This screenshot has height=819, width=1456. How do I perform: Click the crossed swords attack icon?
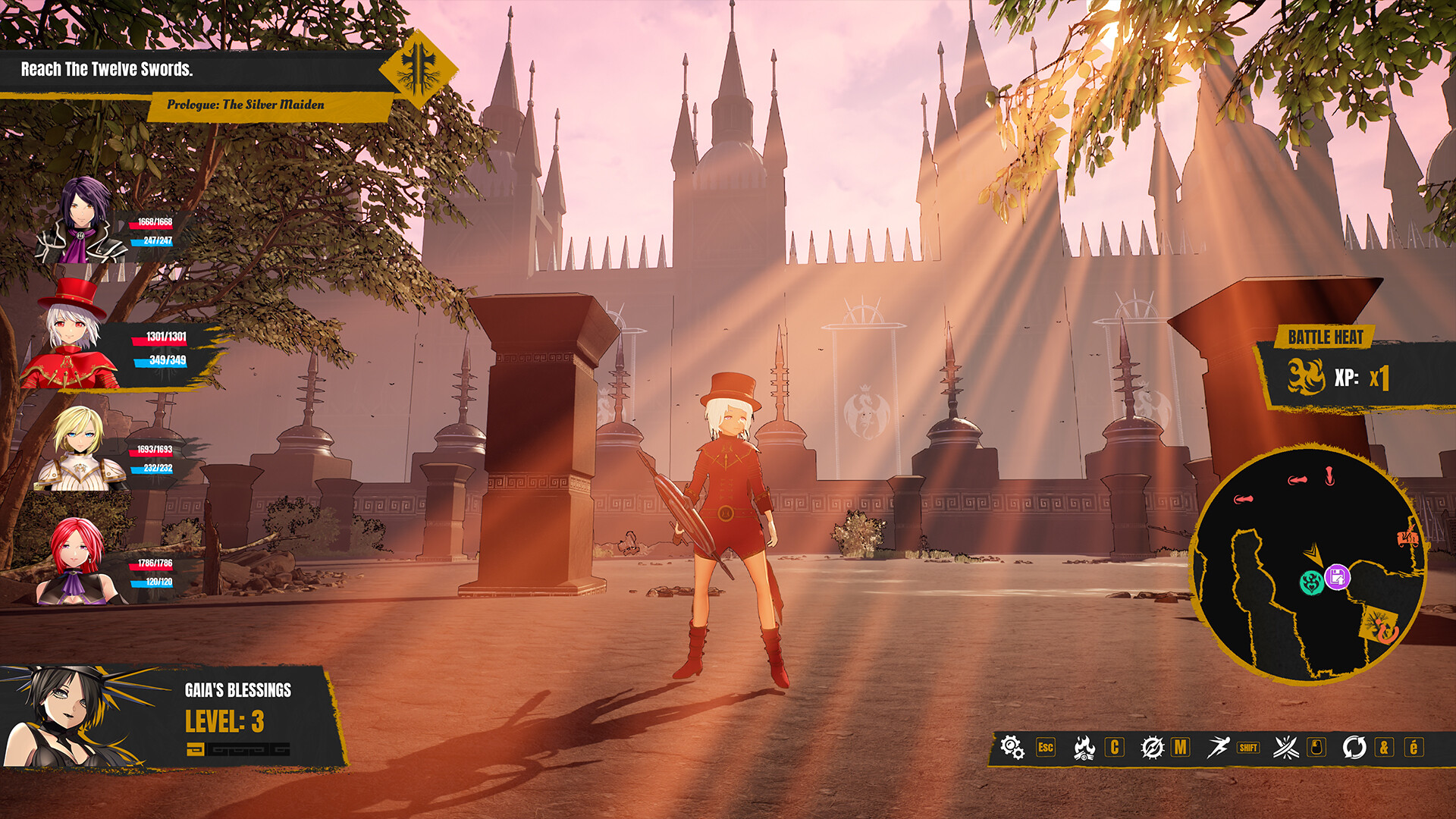click(1286, 748)
